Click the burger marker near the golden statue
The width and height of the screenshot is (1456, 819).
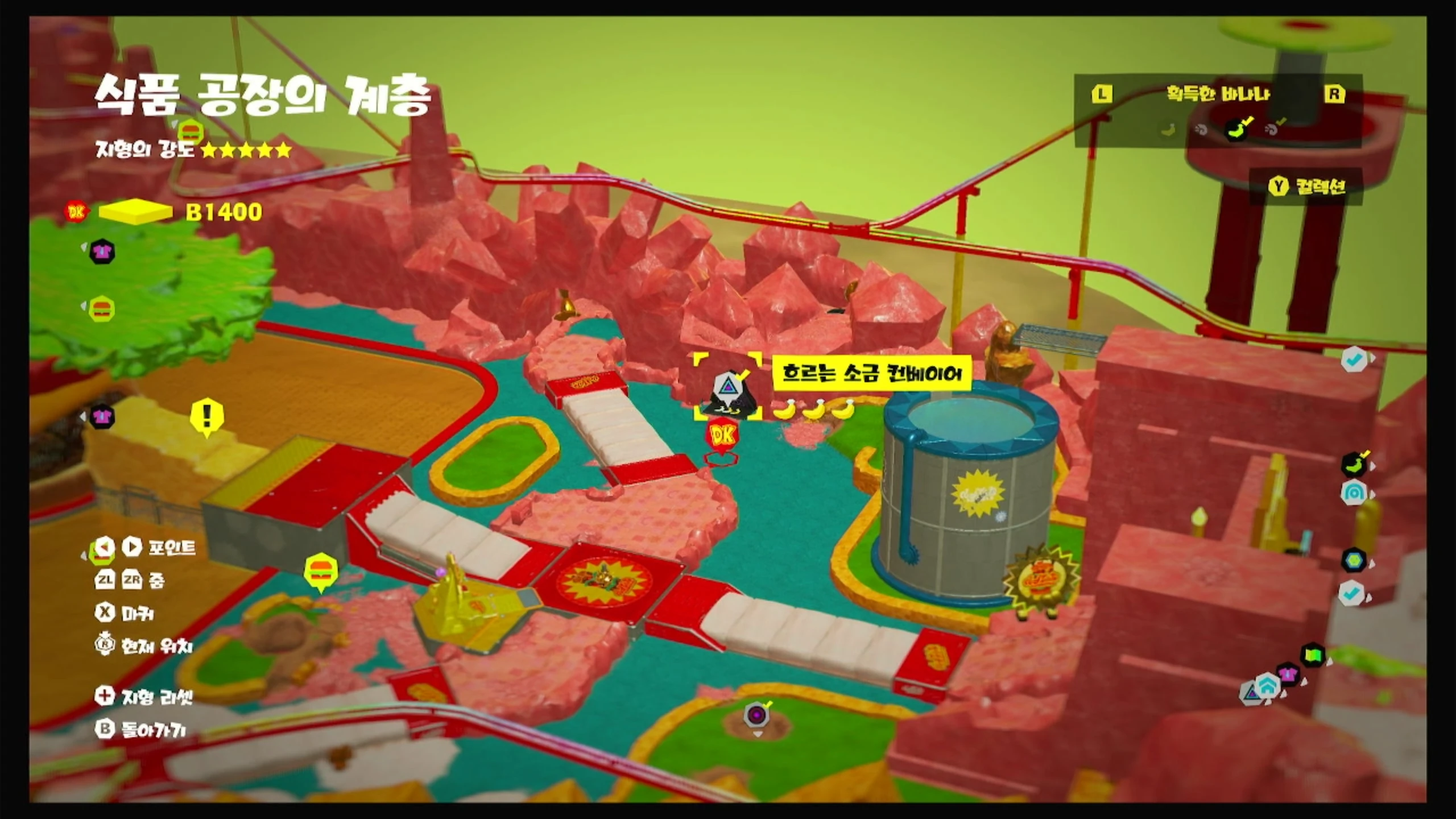[321, 570]
